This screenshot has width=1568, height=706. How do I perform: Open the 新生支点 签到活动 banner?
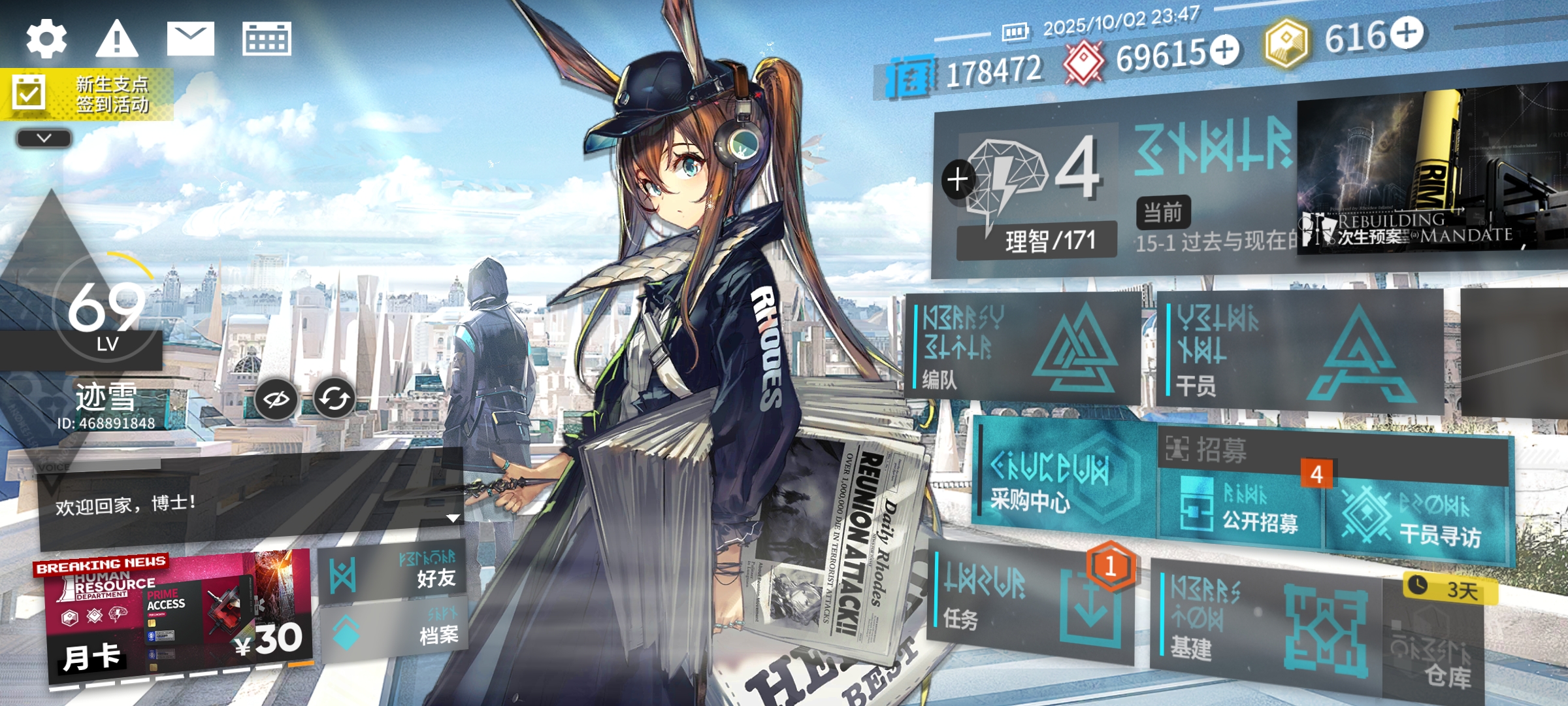click(x=87, y=95)
